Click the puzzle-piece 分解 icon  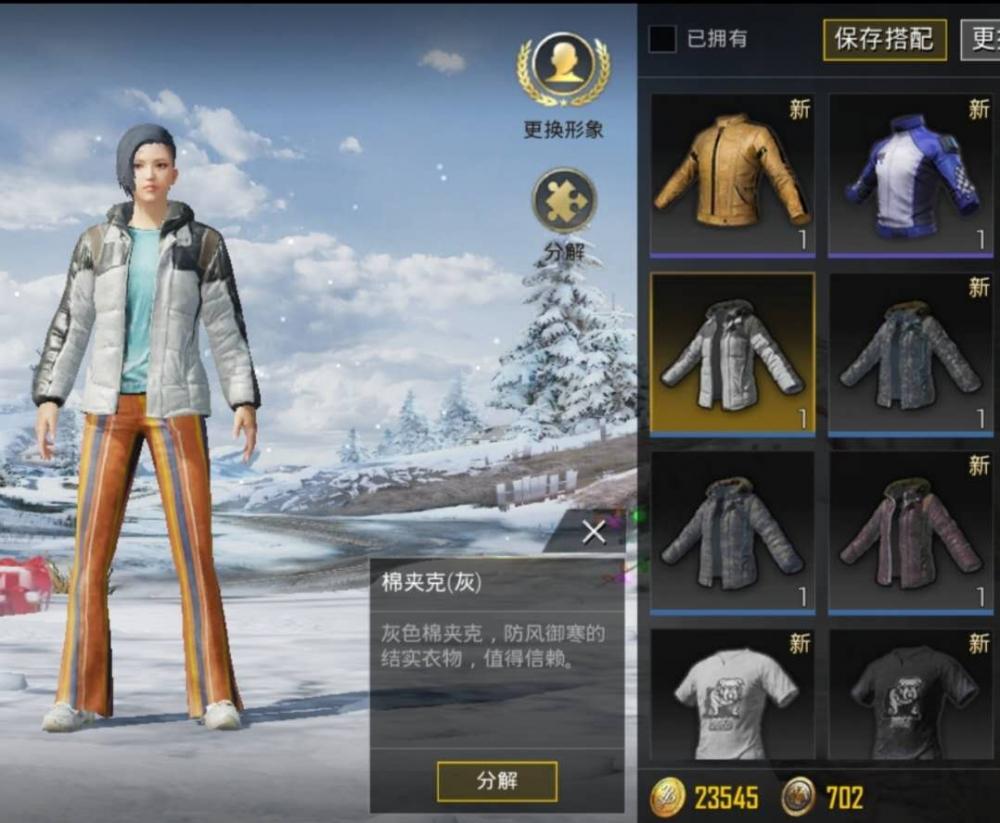pos(564,201)
